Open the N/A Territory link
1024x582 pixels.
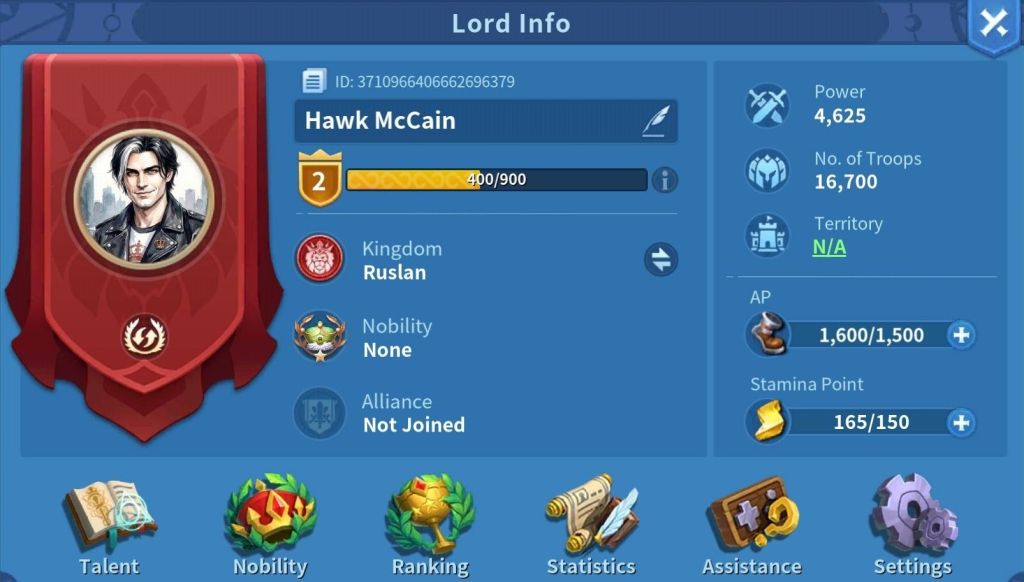coord(829,247)
